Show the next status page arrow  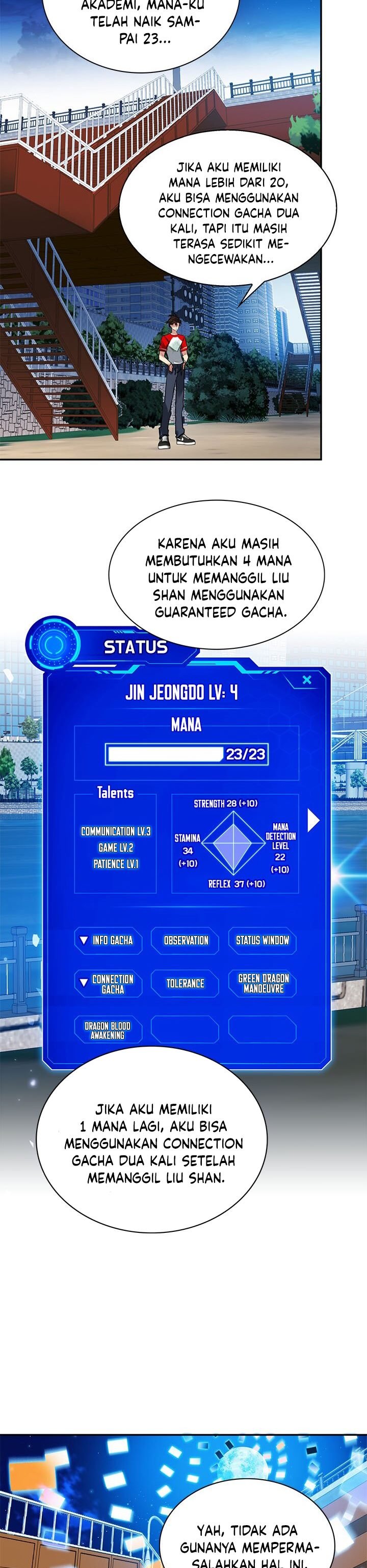(313, 821)
